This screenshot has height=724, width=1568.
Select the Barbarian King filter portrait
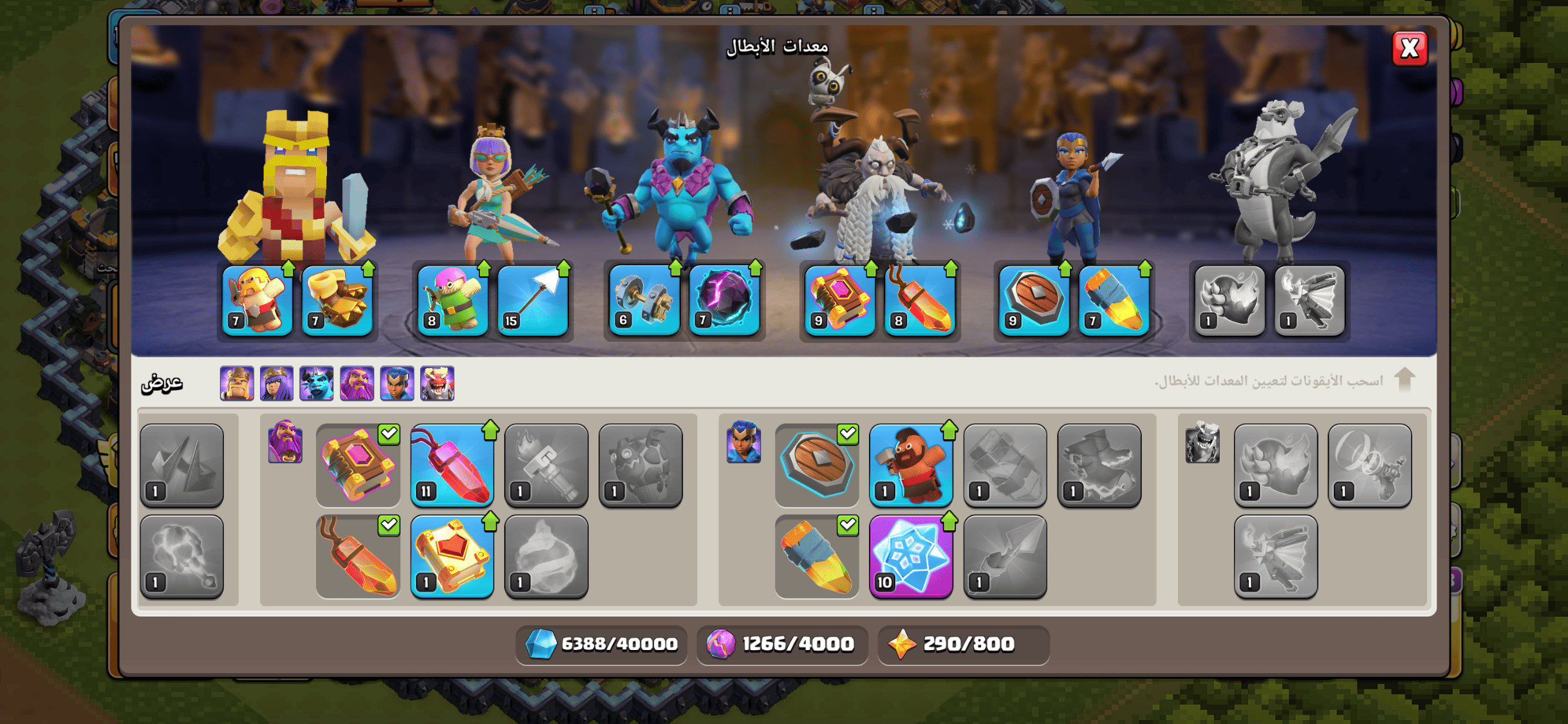pos(237,384)
